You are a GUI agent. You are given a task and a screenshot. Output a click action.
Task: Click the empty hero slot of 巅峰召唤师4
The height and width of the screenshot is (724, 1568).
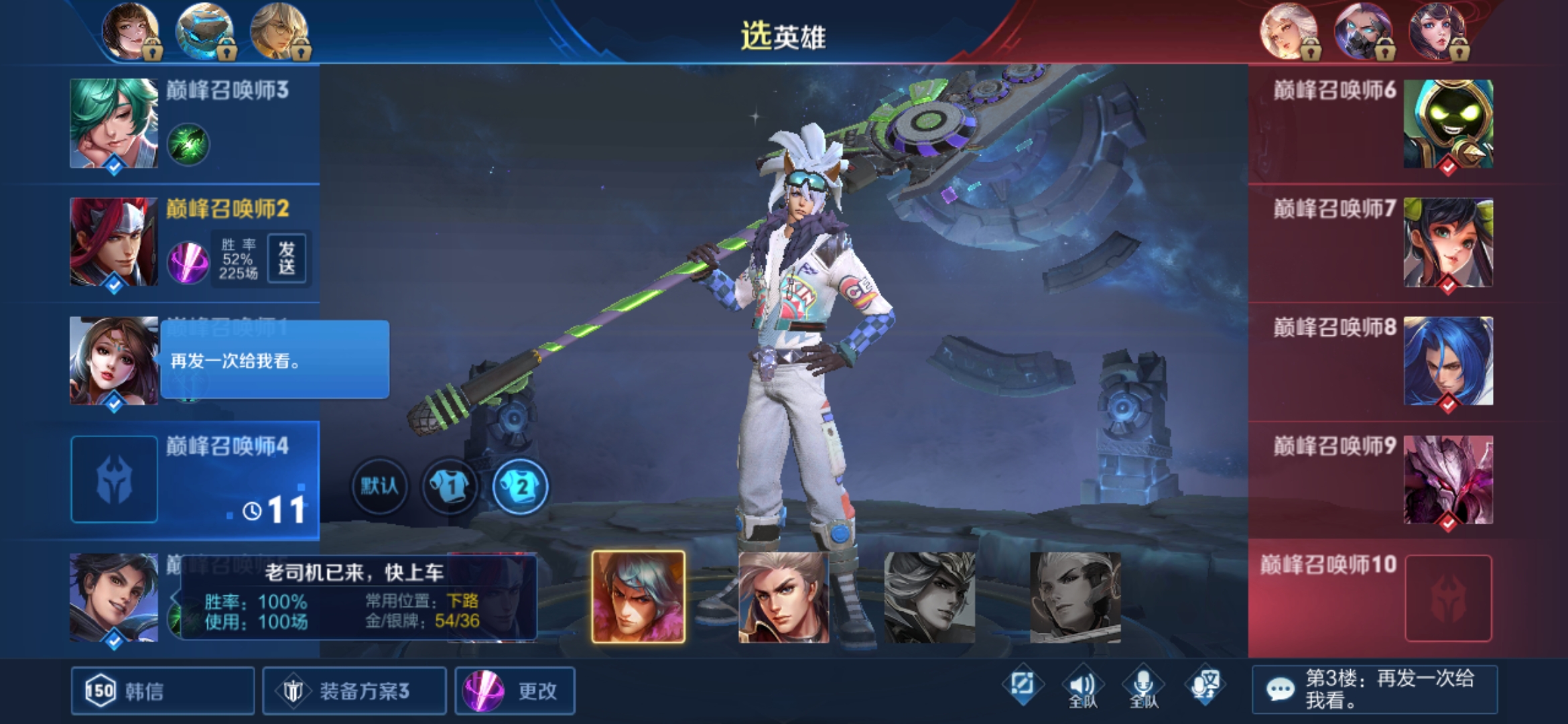tap(114, 479)
